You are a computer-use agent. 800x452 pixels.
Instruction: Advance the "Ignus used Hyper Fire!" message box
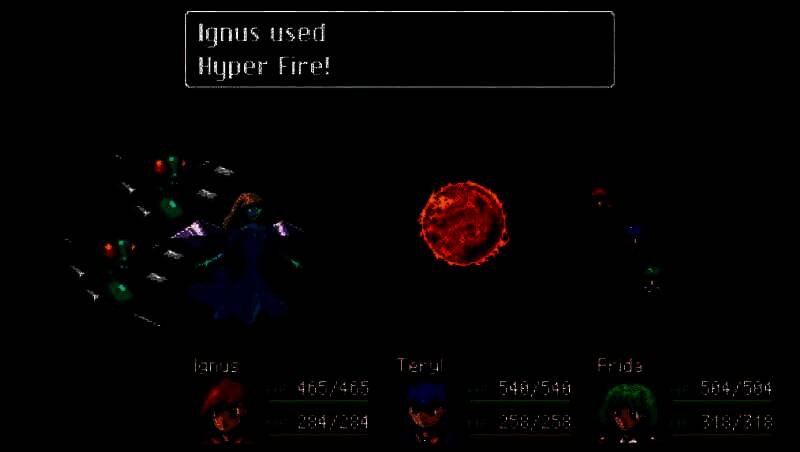[x=399, y=49]
